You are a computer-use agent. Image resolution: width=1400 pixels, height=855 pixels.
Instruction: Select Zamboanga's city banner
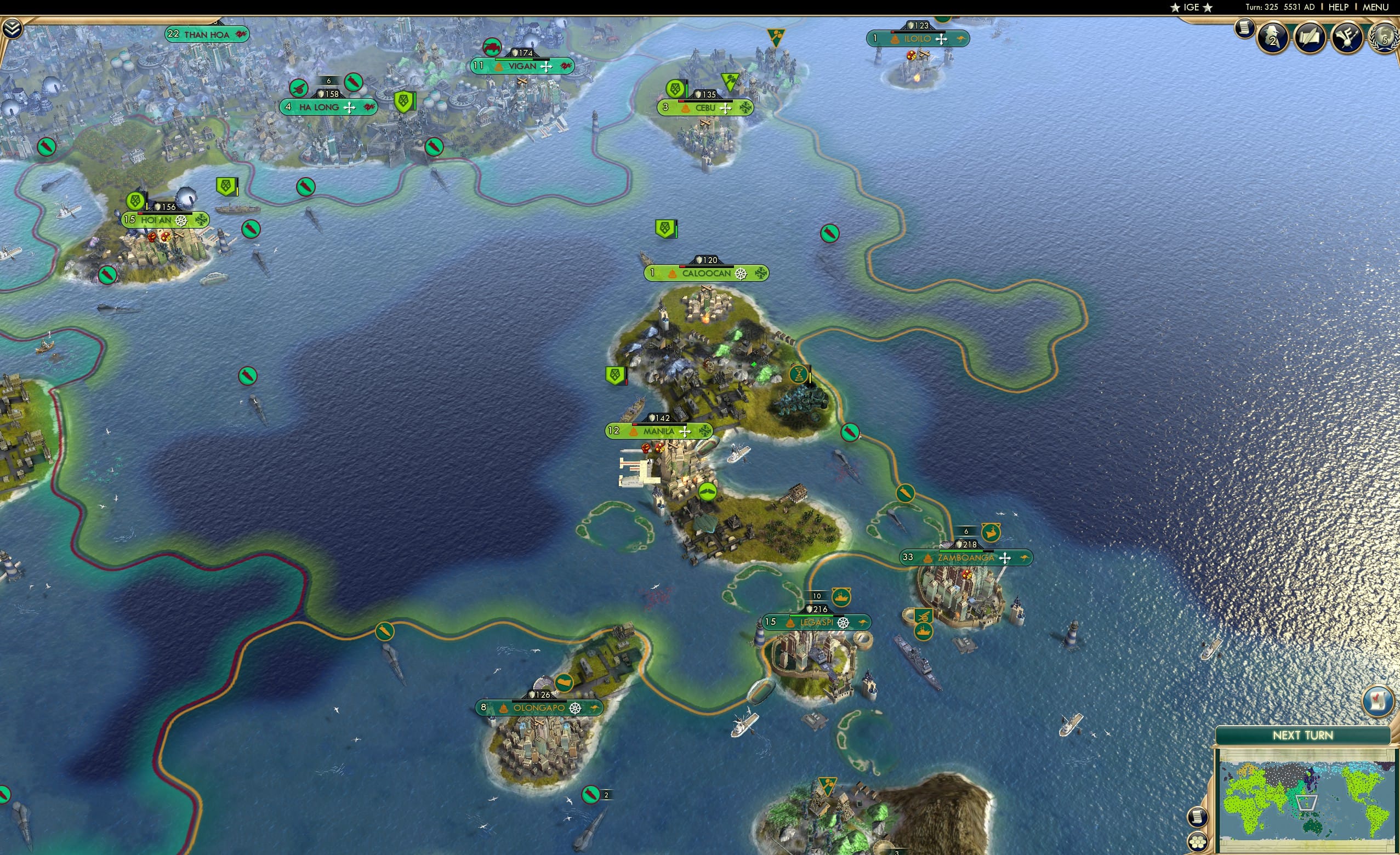coord(966,559)
